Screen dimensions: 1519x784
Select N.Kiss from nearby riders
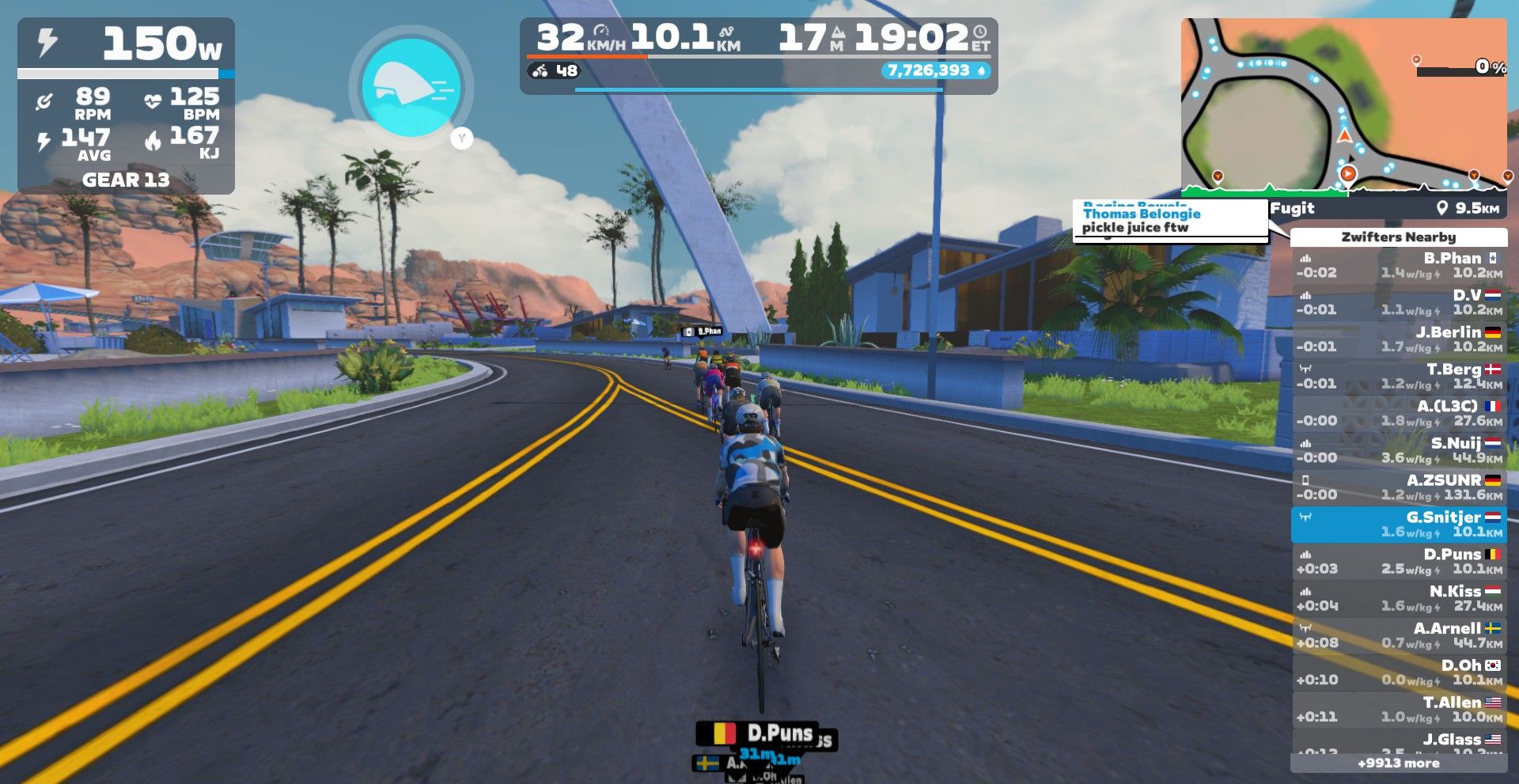click(1398, 598)
